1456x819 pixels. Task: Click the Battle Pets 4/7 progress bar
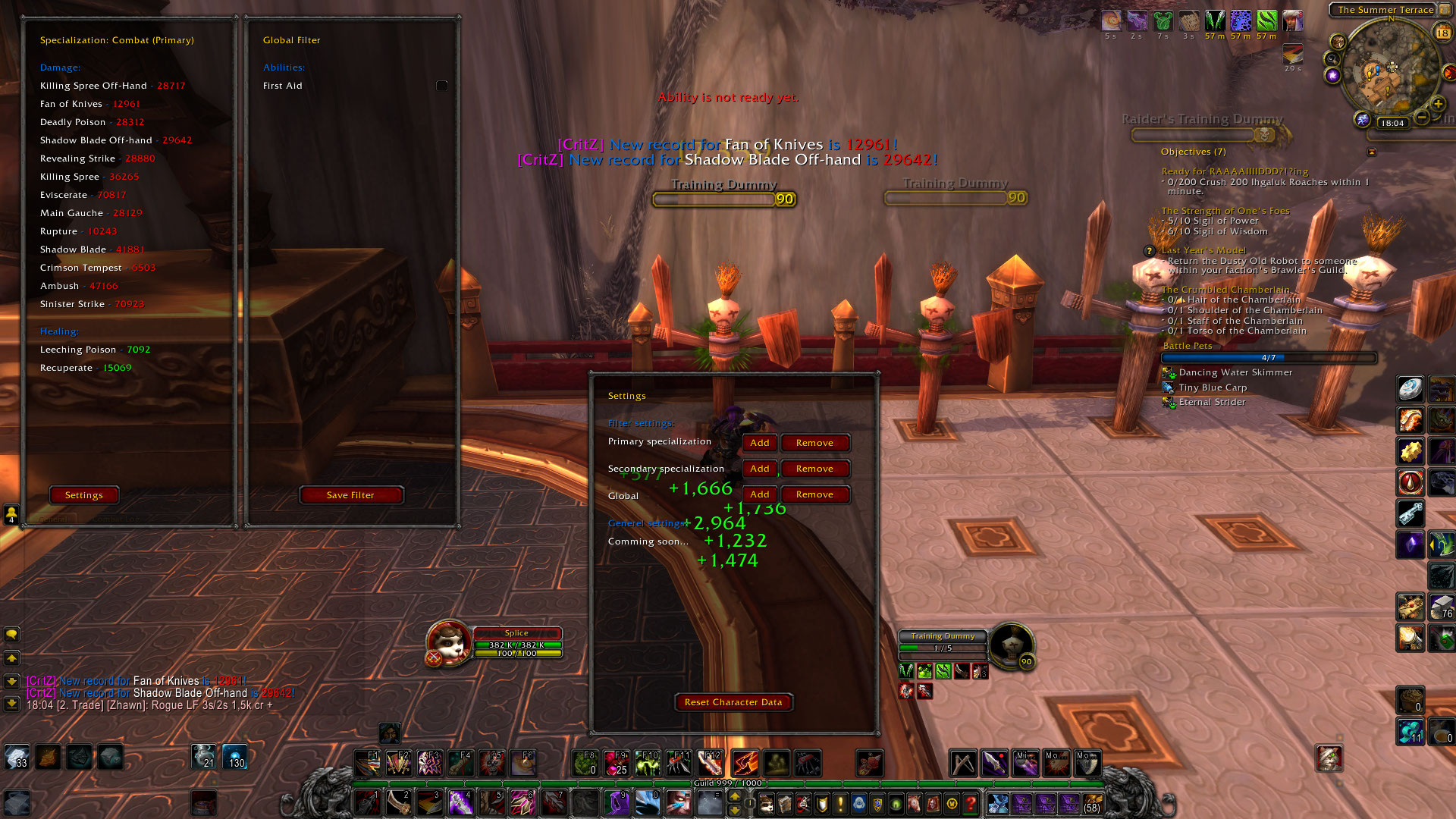tap(1269, 357)
